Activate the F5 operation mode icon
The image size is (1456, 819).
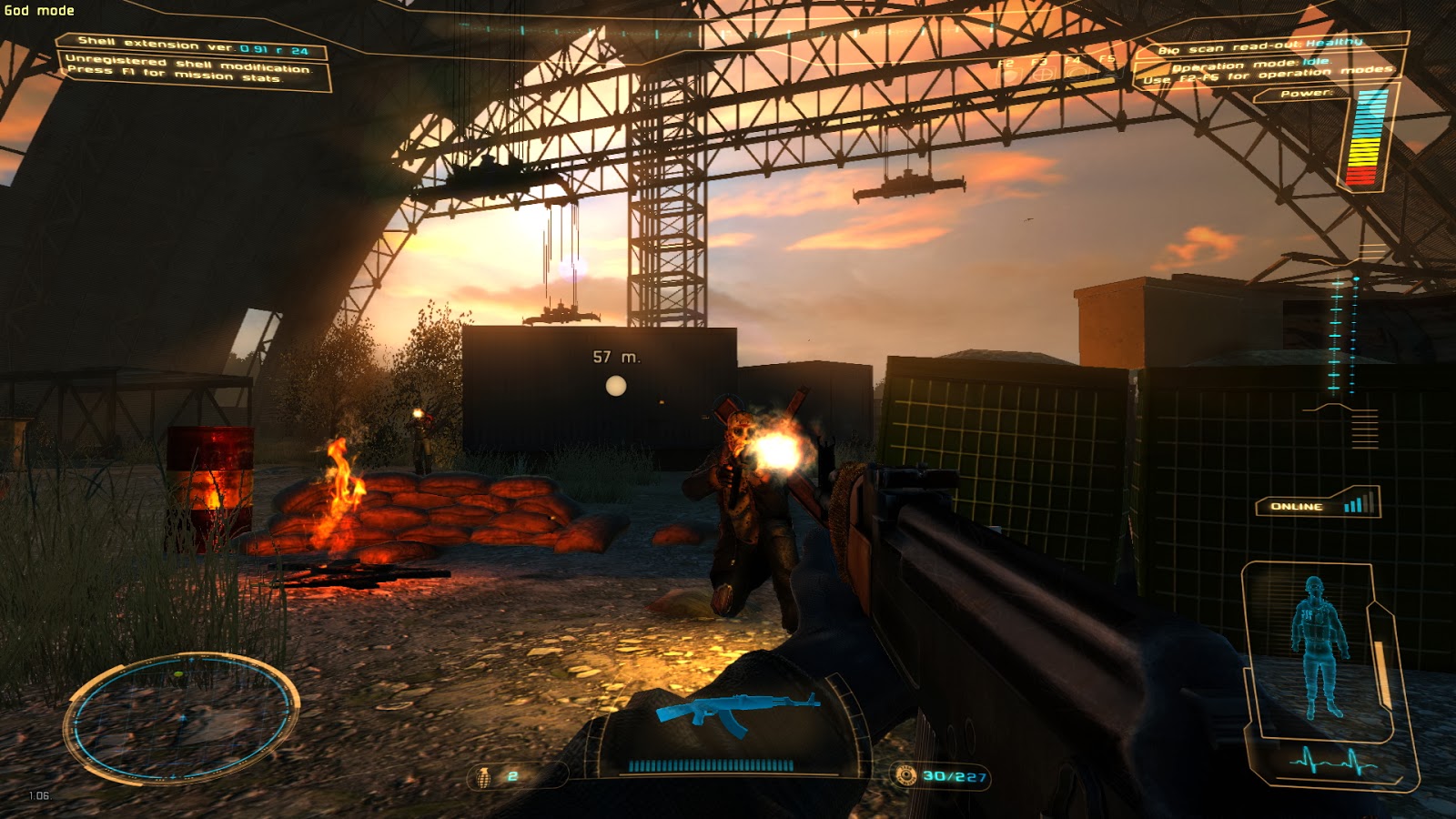[x=1107, y=72]
